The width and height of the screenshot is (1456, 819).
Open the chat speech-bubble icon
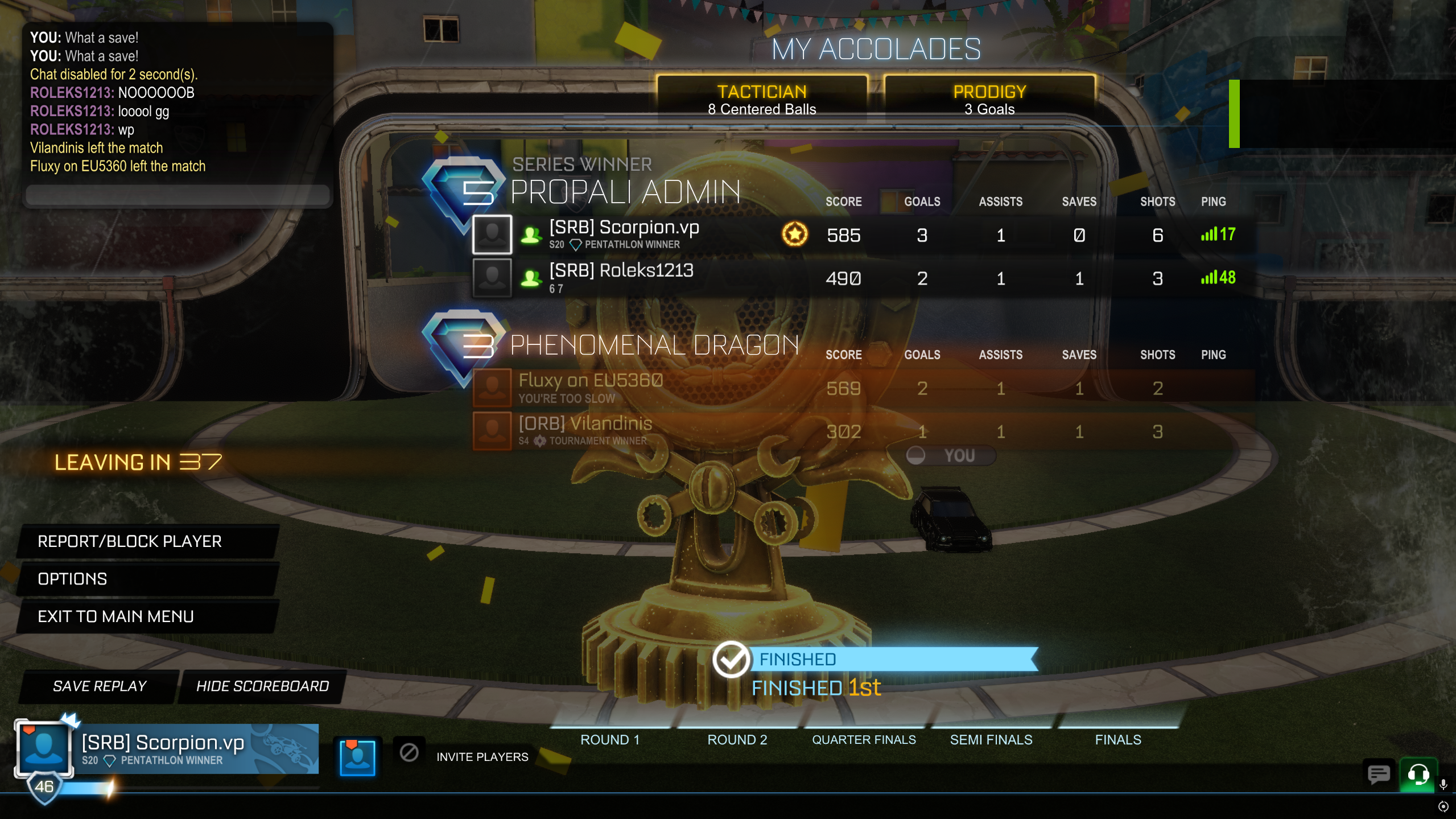tap(1378, 774)
